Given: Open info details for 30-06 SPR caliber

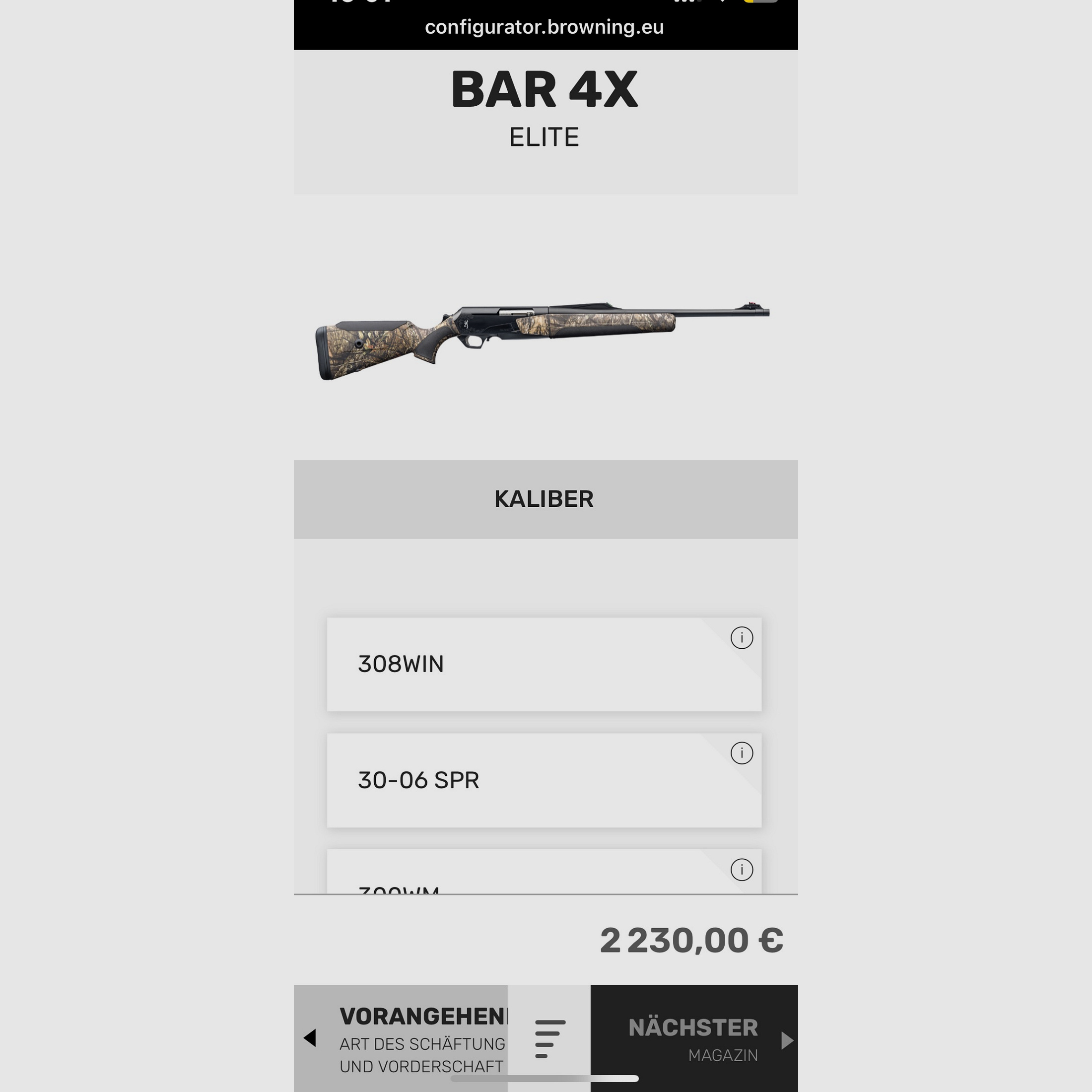Looking at the screenshot, I should [x=741, y=753].
